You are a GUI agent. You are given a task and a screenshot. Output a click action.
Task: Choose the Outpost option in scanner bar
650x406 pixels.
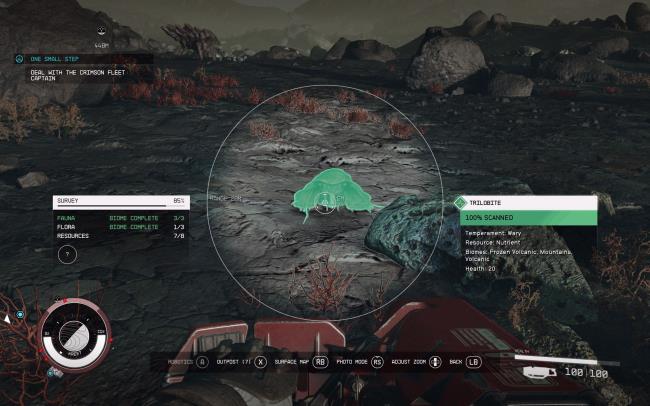point(238,361)
